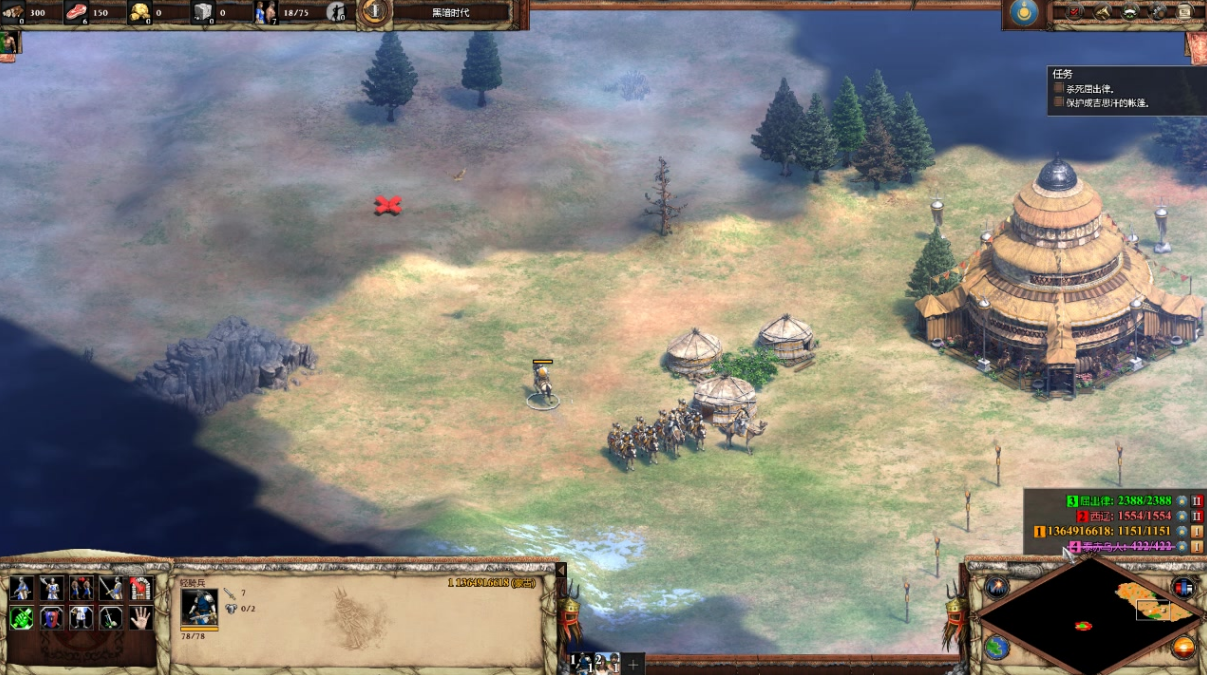Activate the green fist command icon

[x=21, y=618]
